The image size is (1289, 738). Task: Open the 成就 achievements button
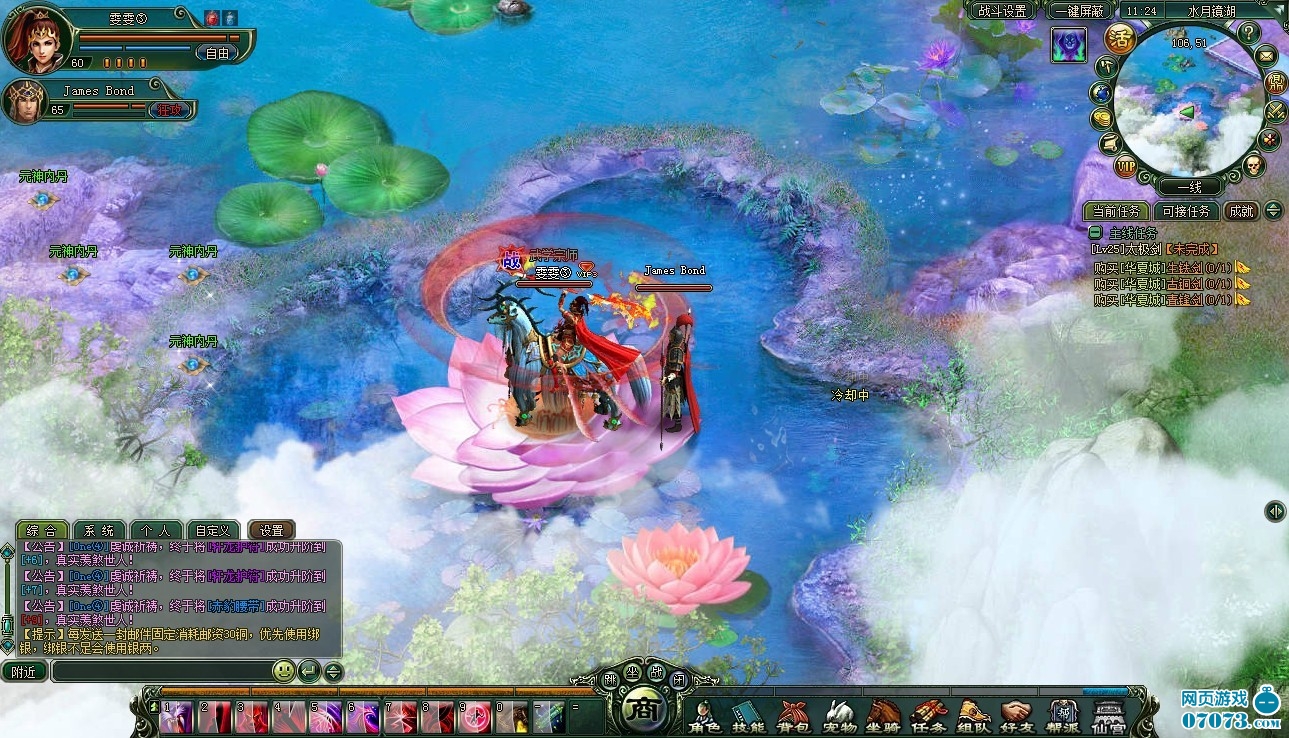pos(1241,211)
